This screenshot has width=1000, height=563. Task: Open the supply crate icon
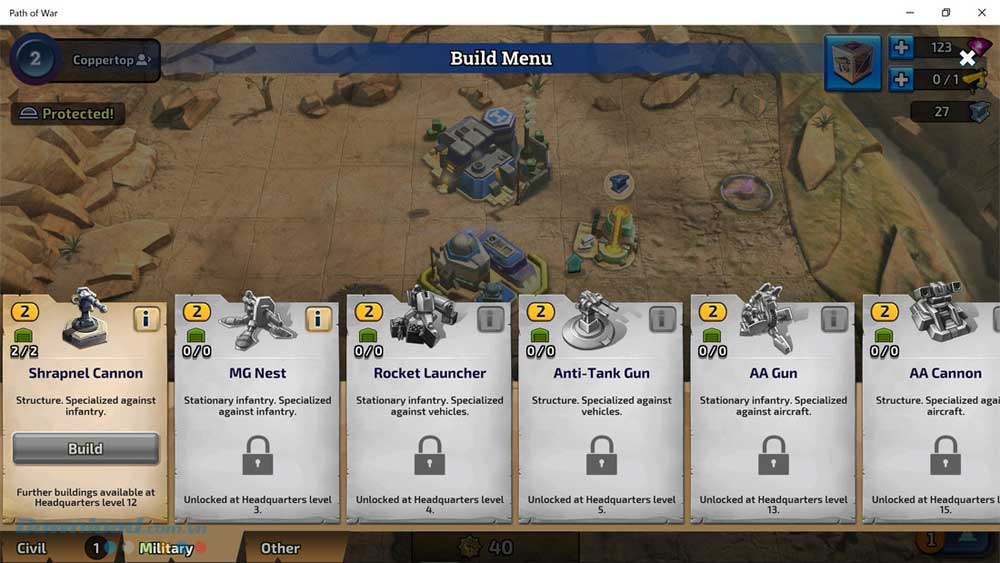point(852,63)
